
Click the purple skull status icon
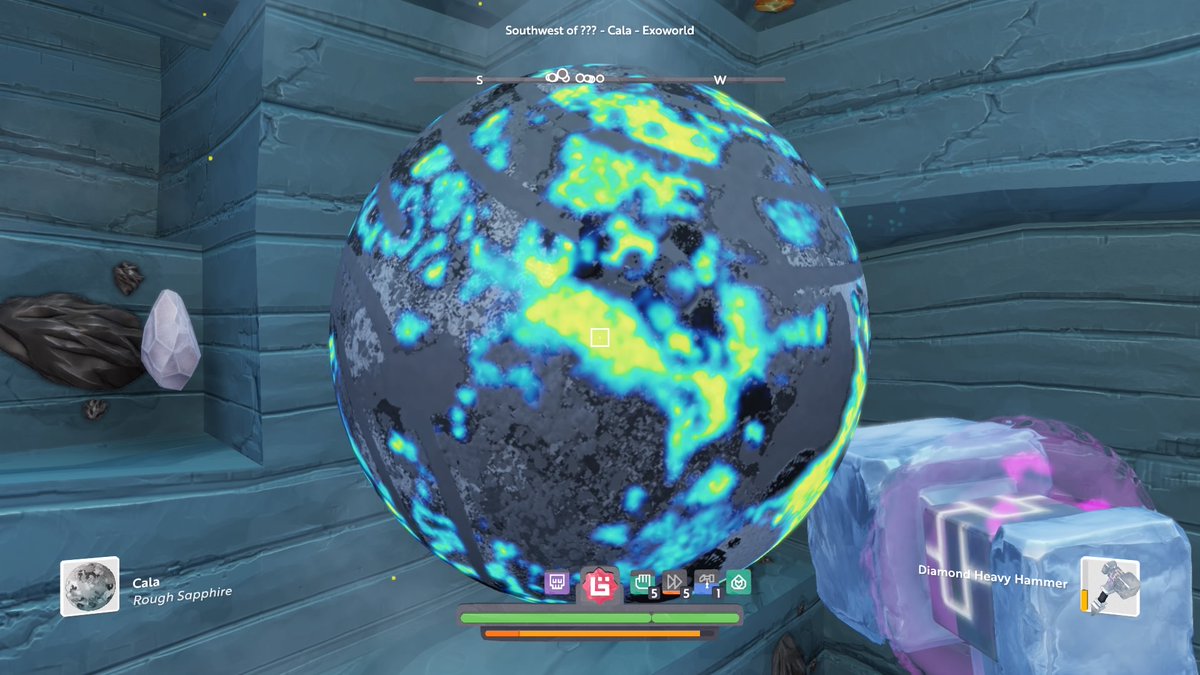pos(557,582)
